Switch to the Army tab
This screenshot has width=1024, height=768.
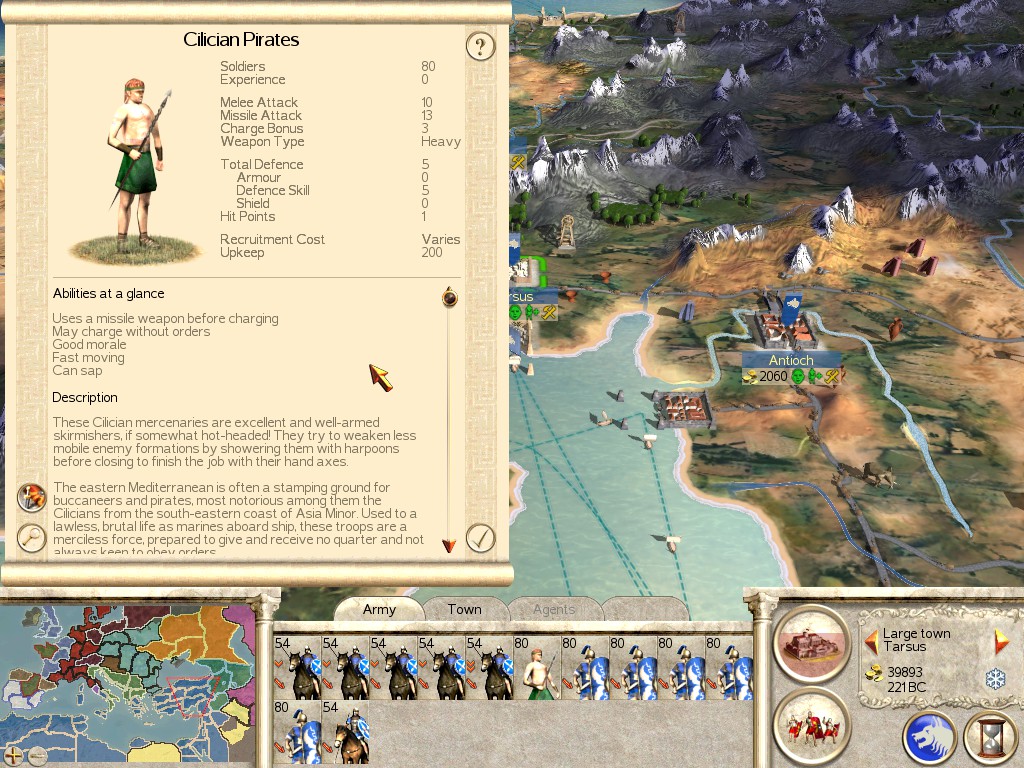click(x=379, y=609)
